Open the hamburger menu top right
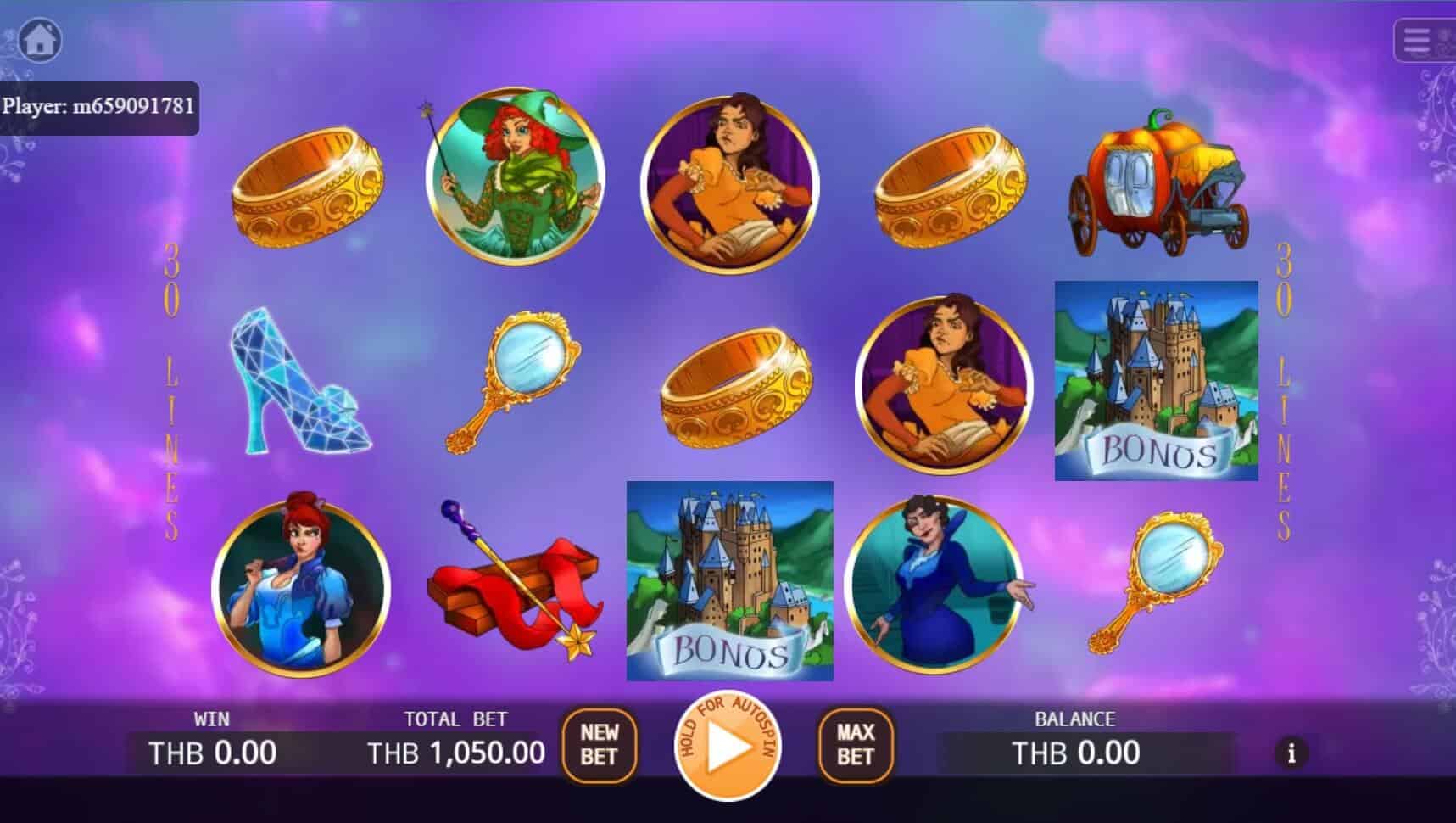The height and width of the screenshot is (823, 1456). 1423,41
